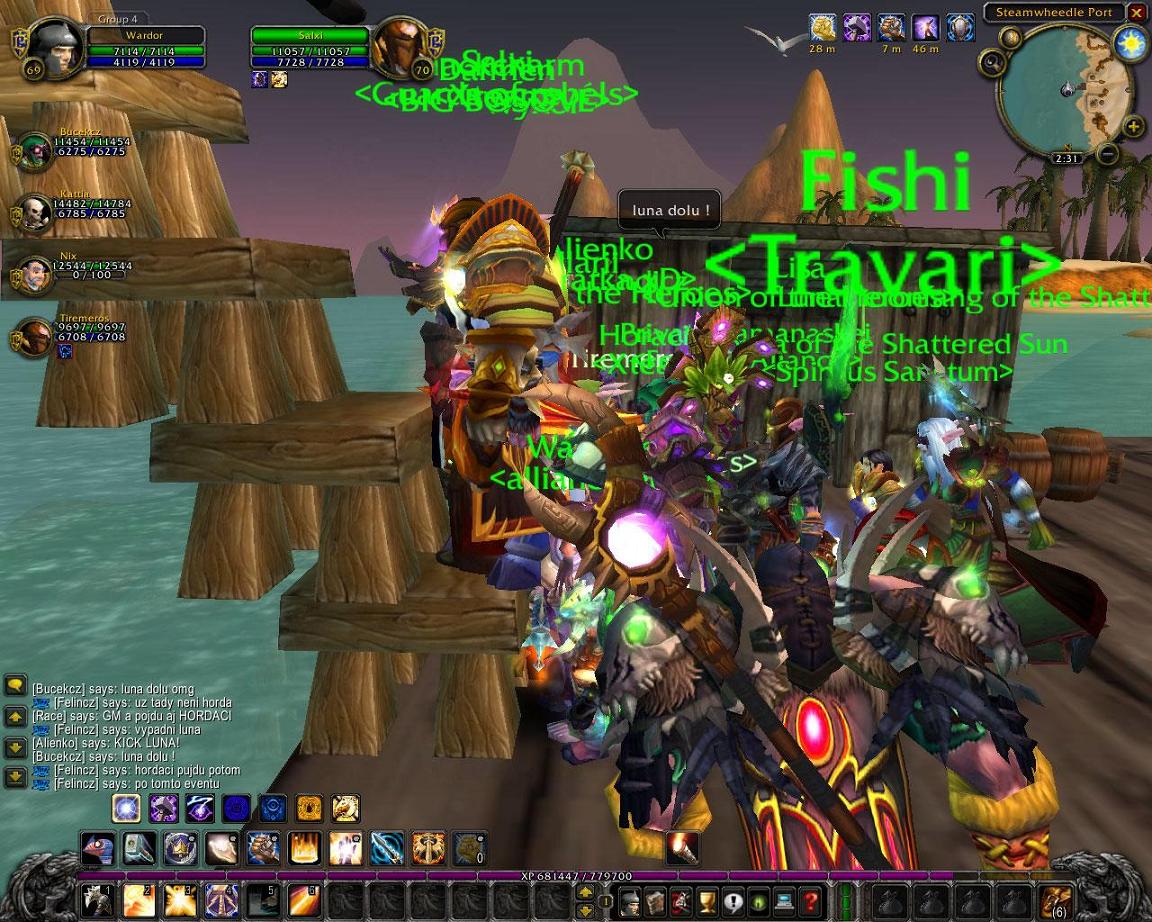This screenshot has height=922, width=1152.
Task: Click the golden fist buff icon
Action: click(823, 27)
